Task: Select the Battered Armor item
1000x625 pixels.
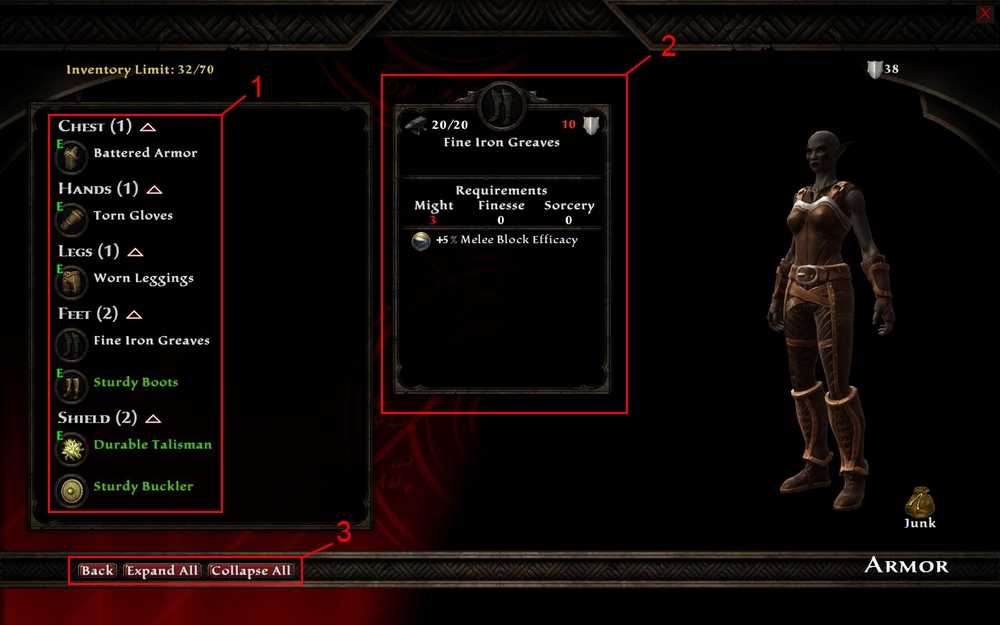Action: click(x=144, y=153)
